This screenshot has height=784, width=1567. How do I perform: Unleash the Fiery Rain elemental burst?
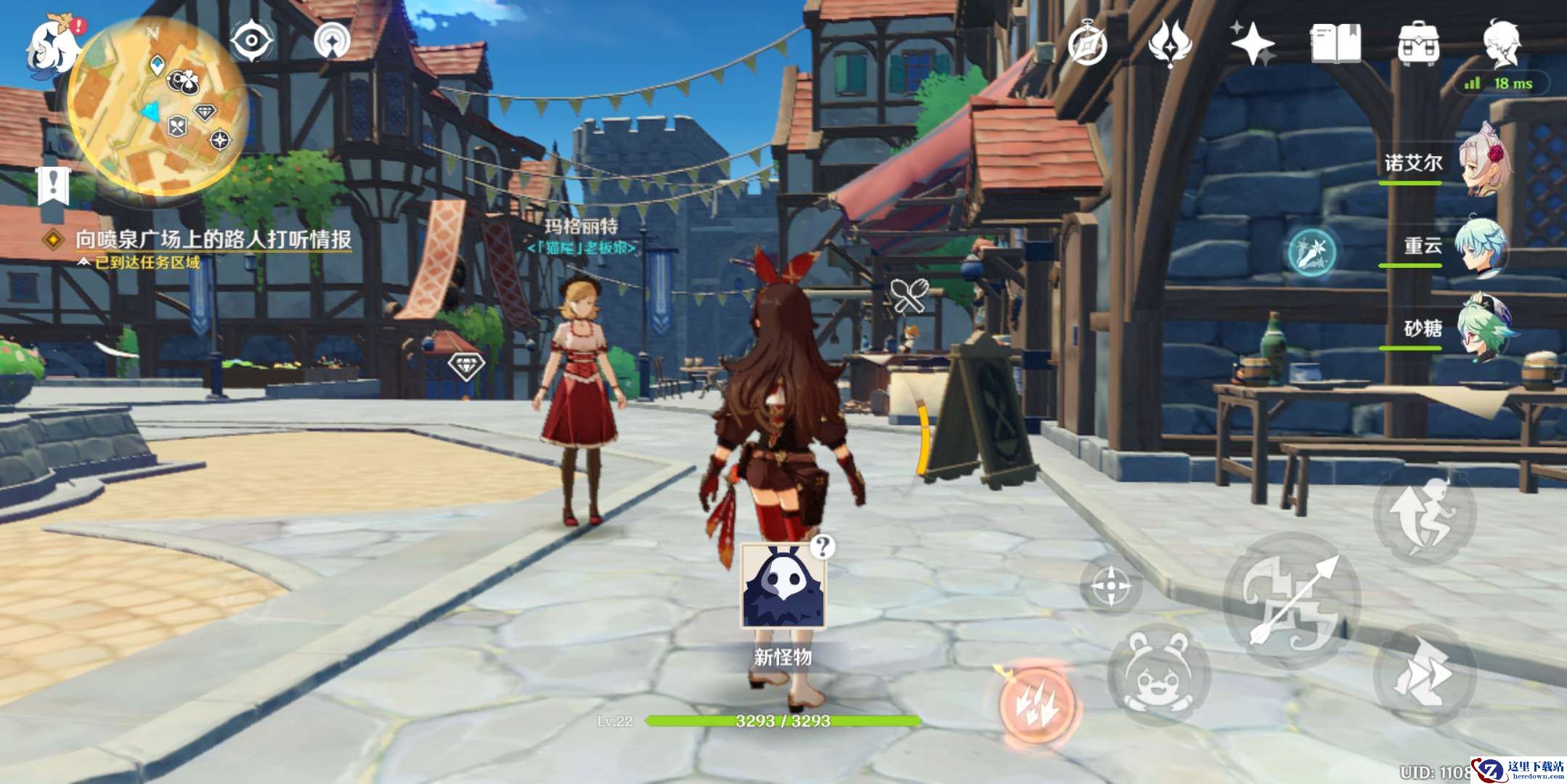(x=1037, y=703)
